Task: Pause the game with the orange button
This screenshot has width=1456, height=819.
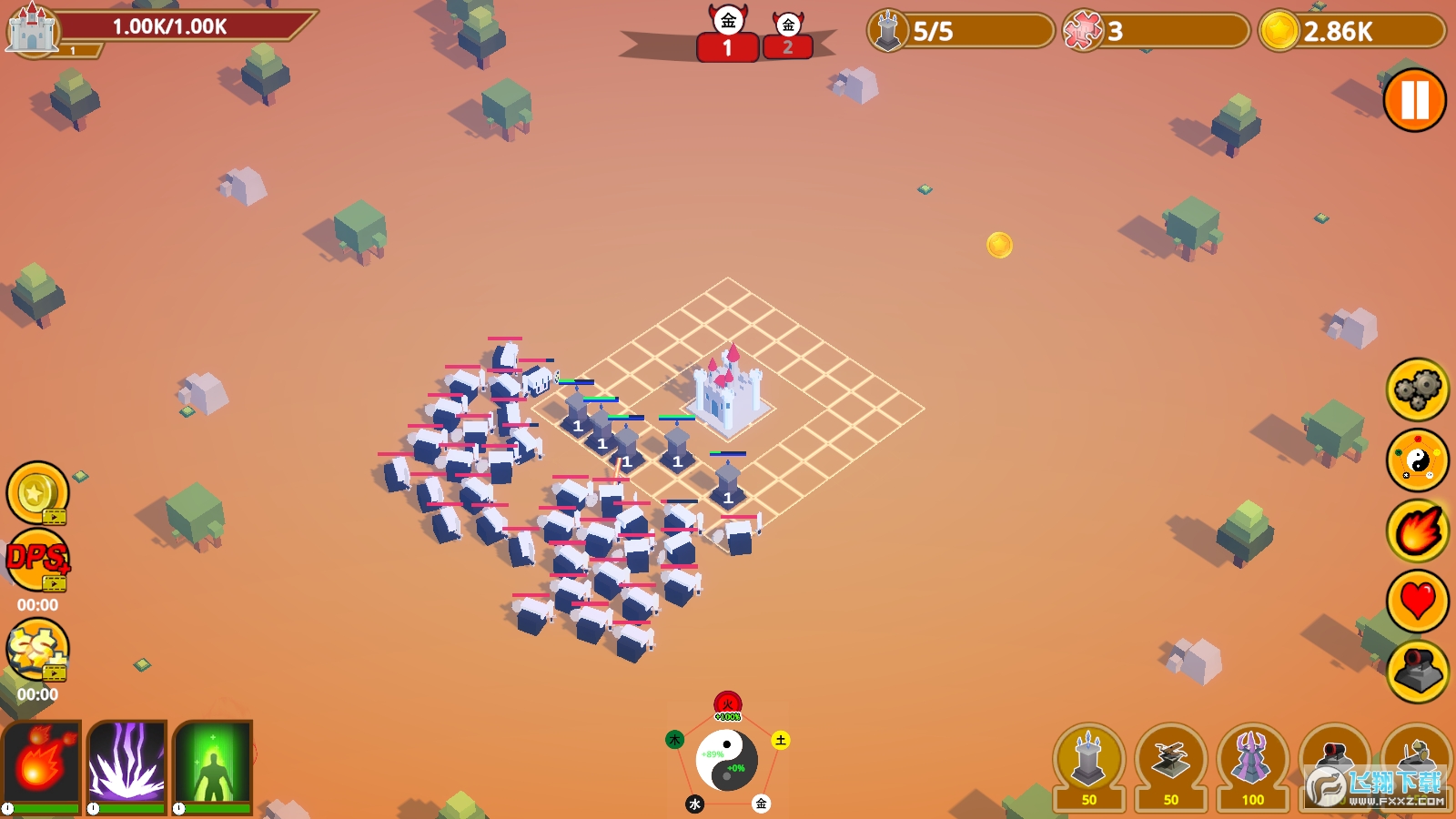Action: click(1414, 100)
